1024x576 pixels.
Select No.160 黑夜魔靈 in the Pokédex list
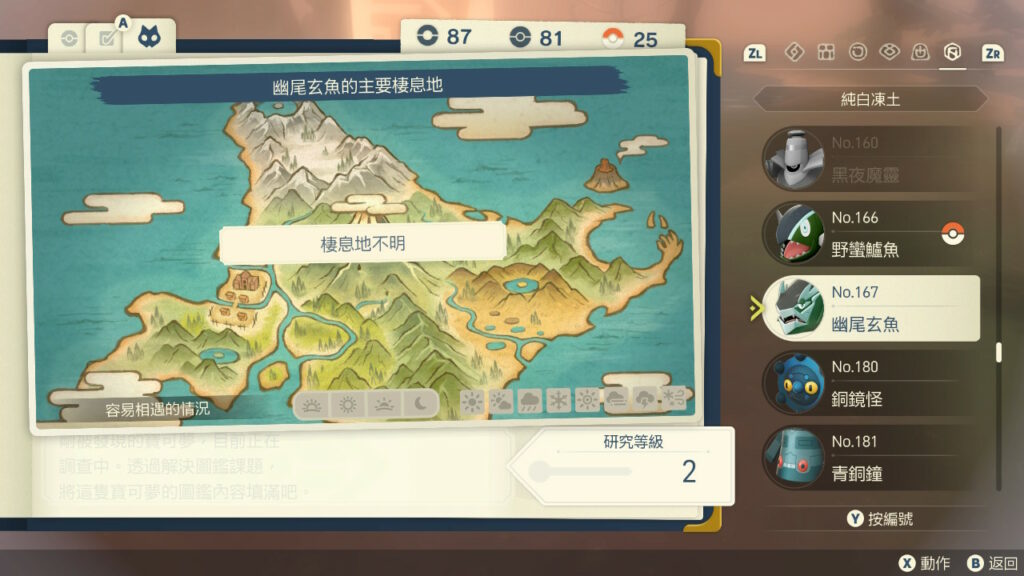[866, 159]
